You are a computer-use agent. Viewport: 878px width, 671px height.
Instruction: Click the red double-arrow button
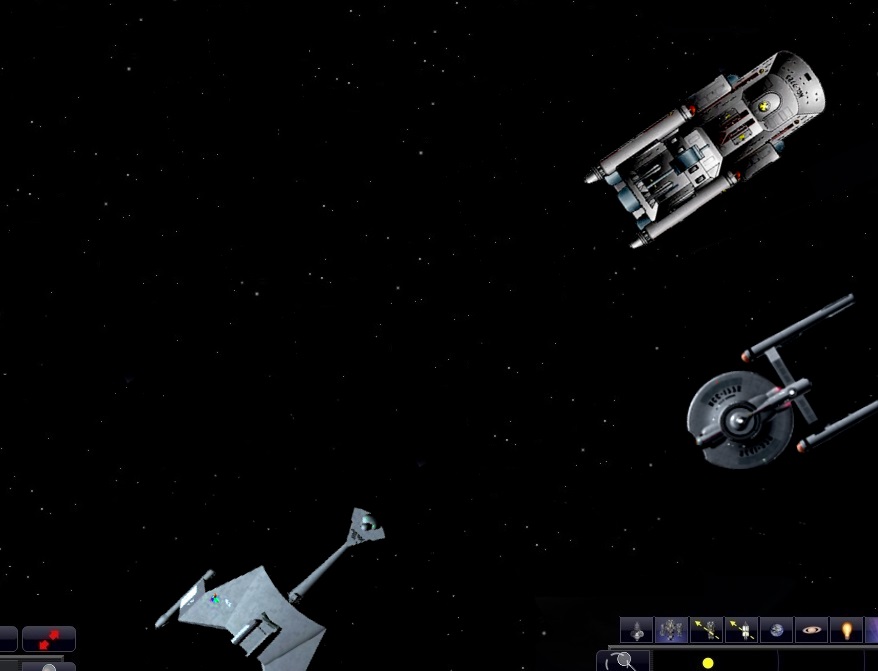[49, 638]
